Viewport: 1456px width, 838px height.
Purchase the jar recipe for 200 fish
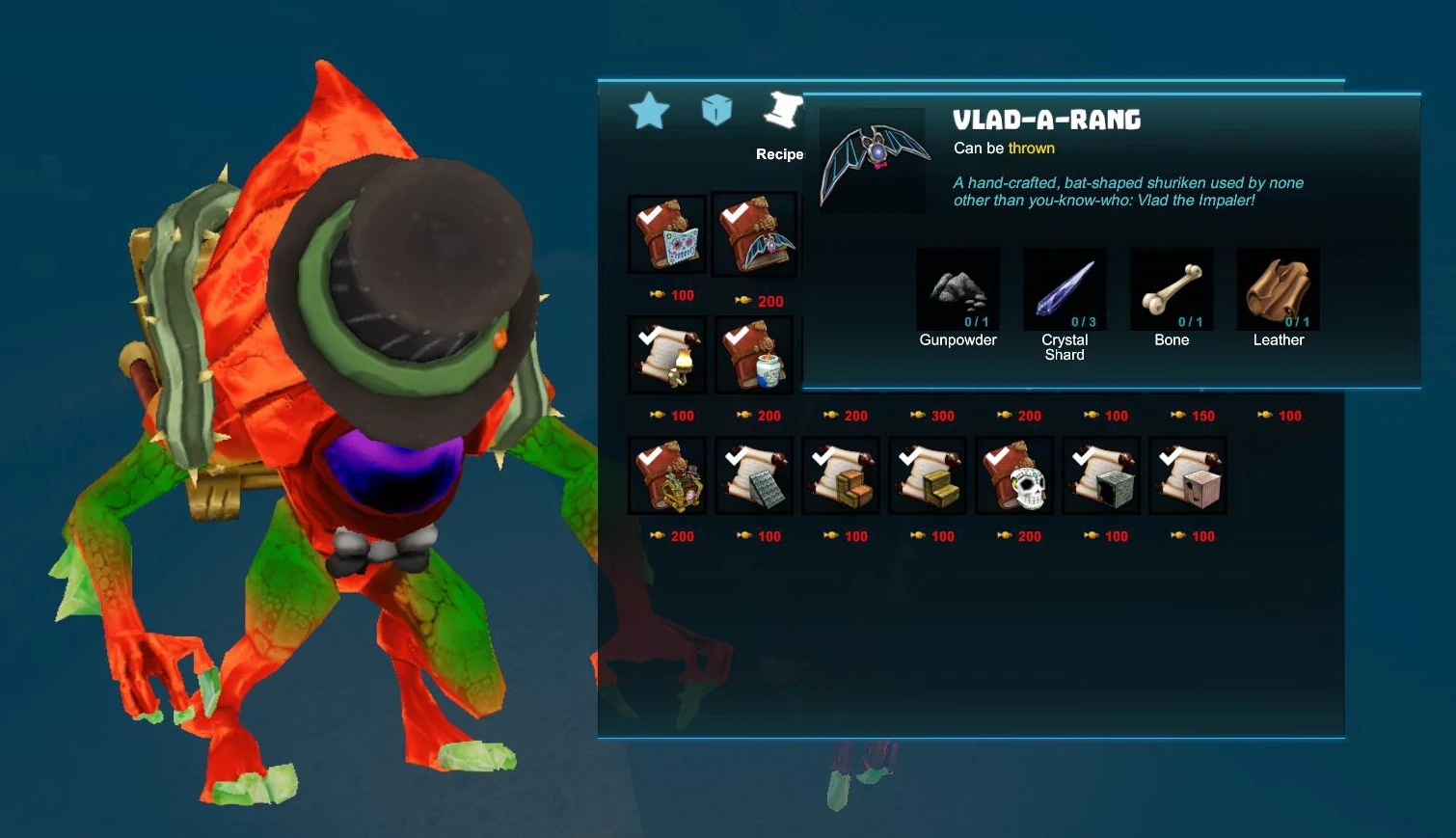point(753,354)
